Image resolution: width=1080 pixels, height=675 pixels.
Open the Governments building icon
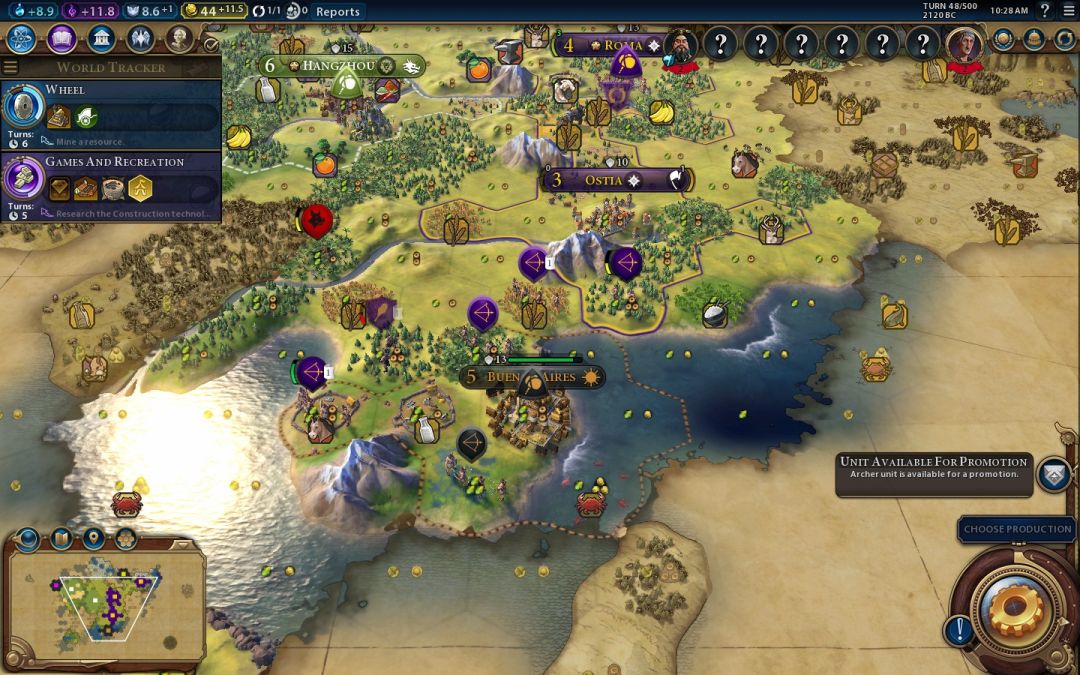point(100,39)
